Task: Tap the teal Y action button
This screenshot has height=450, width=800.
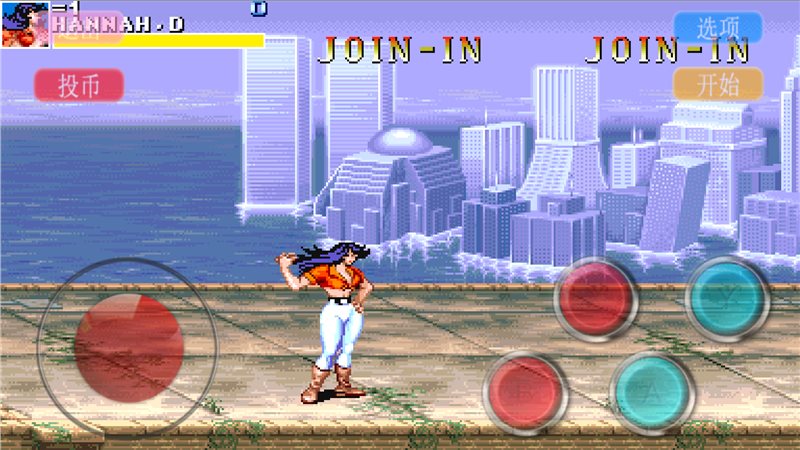Action: point(727,297)
